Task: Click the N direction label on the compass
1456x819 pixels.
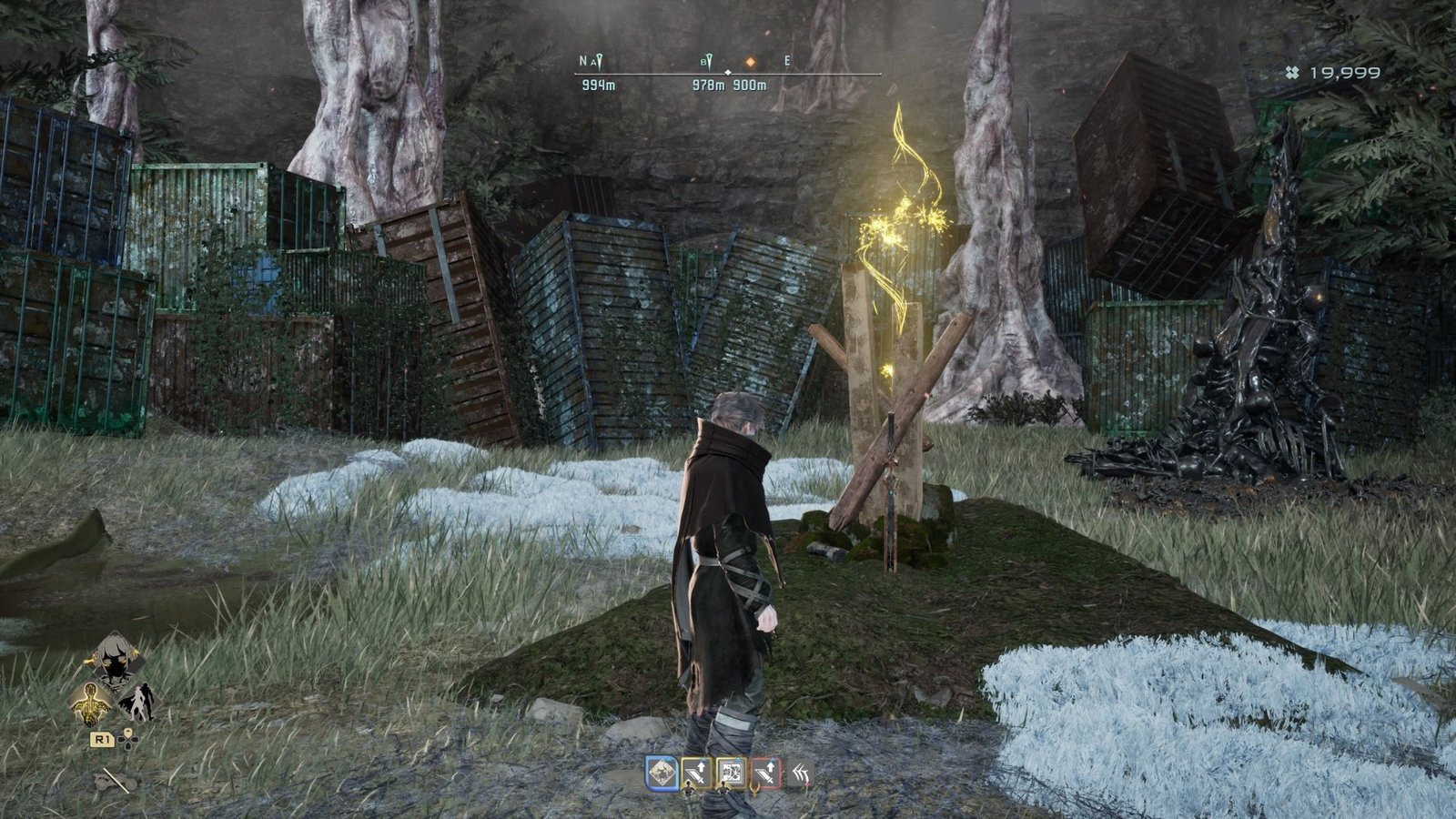Action: click(x=582, y=60)
